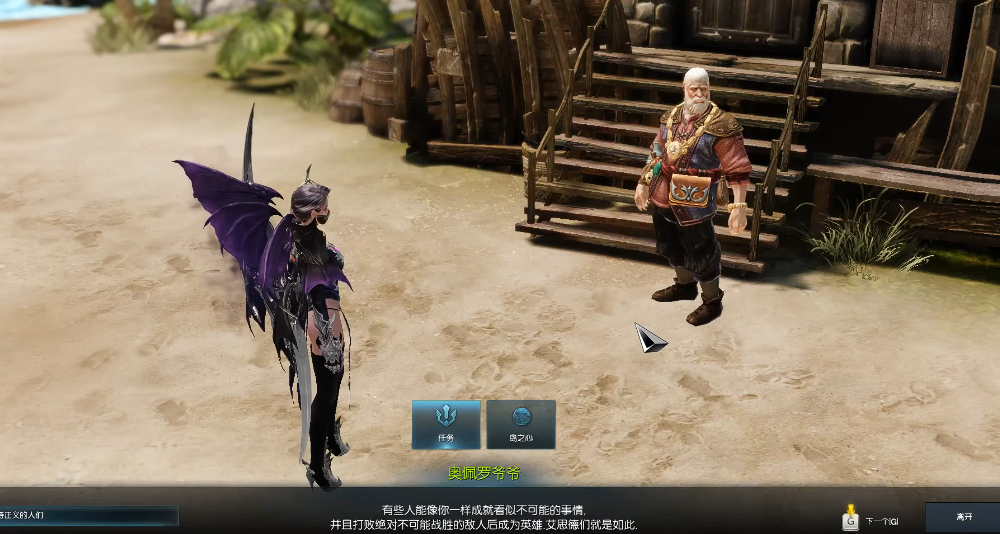Click the 离开 leave button
1000x534 pixels.
[962, 517]
